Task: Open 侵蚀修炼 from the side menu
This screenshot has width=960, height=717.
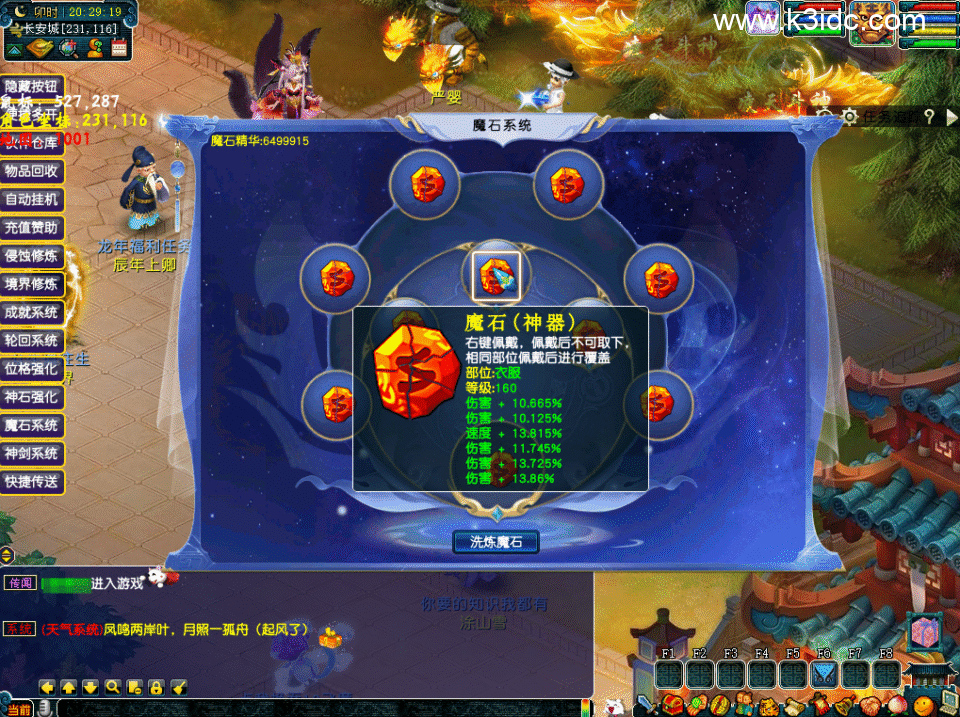Action: tap(33, 256)
